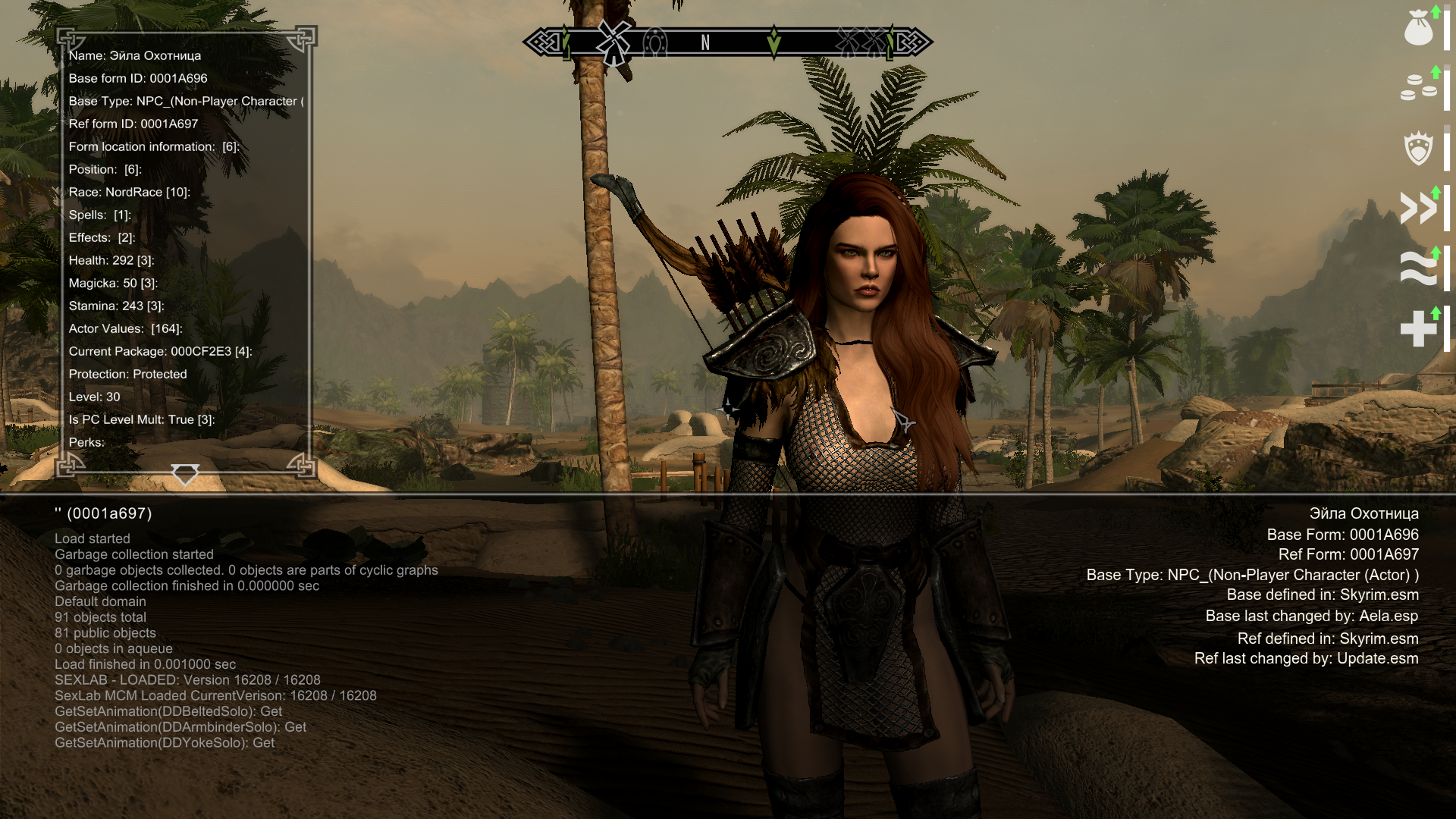Screen dimensions: 1456x819
Task: Select the coin pouch effect icon
Action: [x=1418, y=29]
